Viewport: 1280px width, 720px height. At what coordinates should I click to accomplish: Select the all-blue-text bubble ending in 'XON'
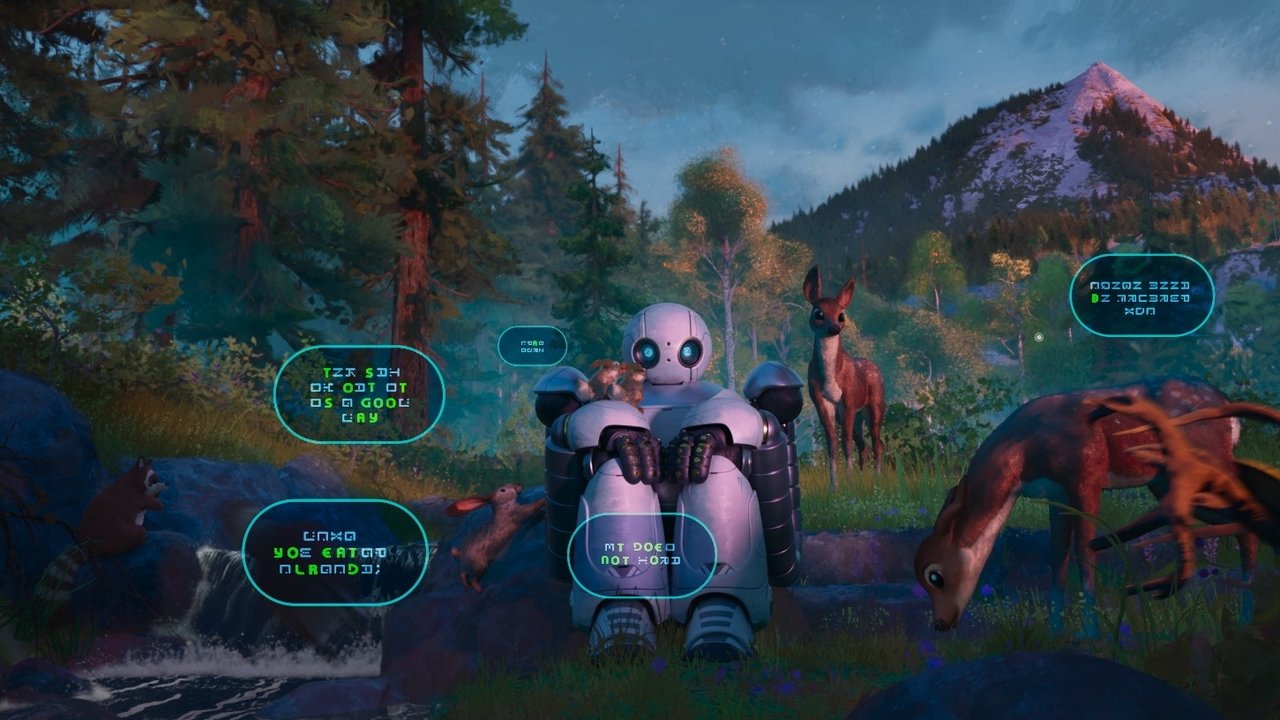coord(1141,295)
